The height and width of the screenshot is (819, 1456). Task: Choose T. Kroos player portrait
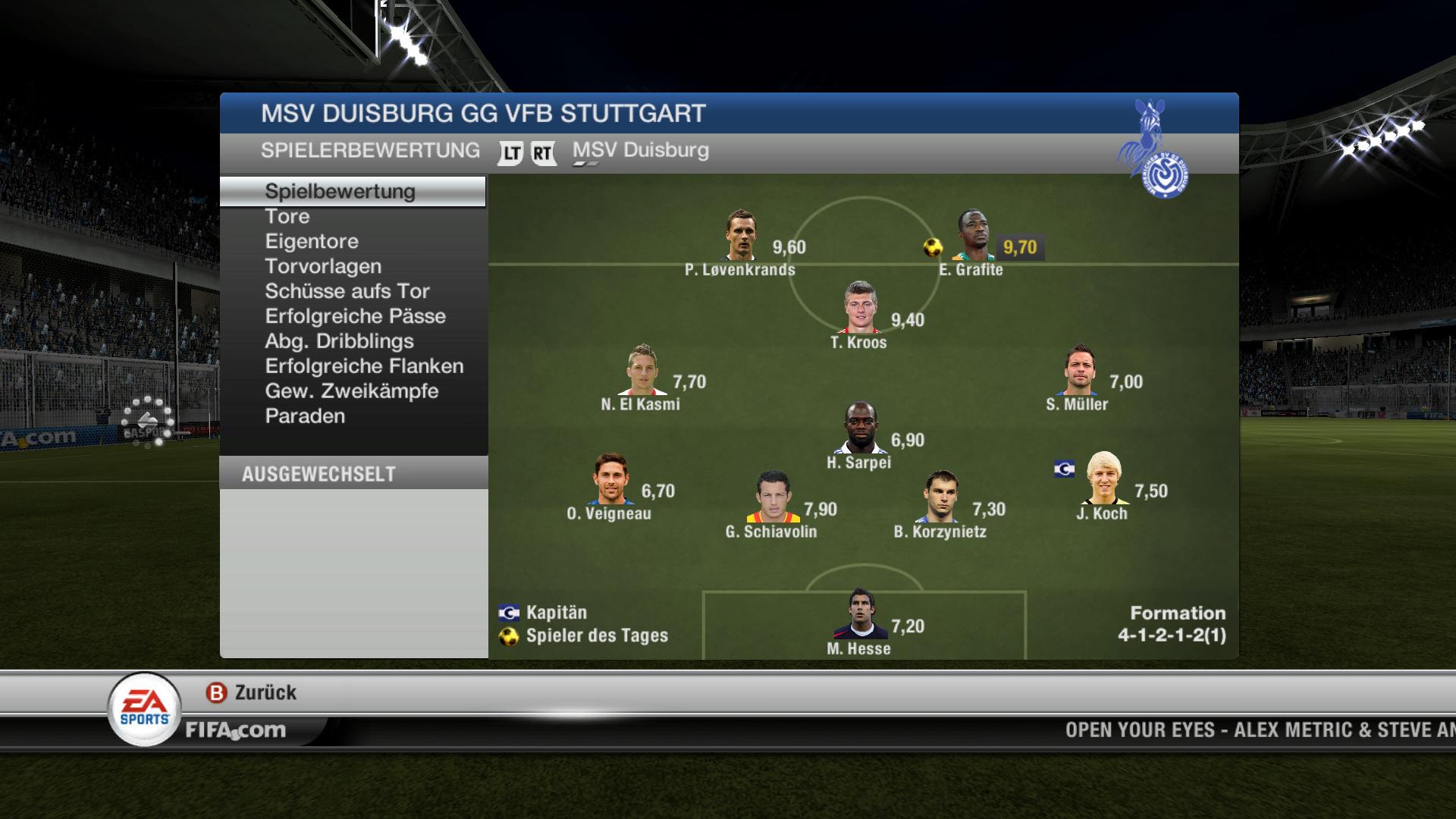[861, 308]
